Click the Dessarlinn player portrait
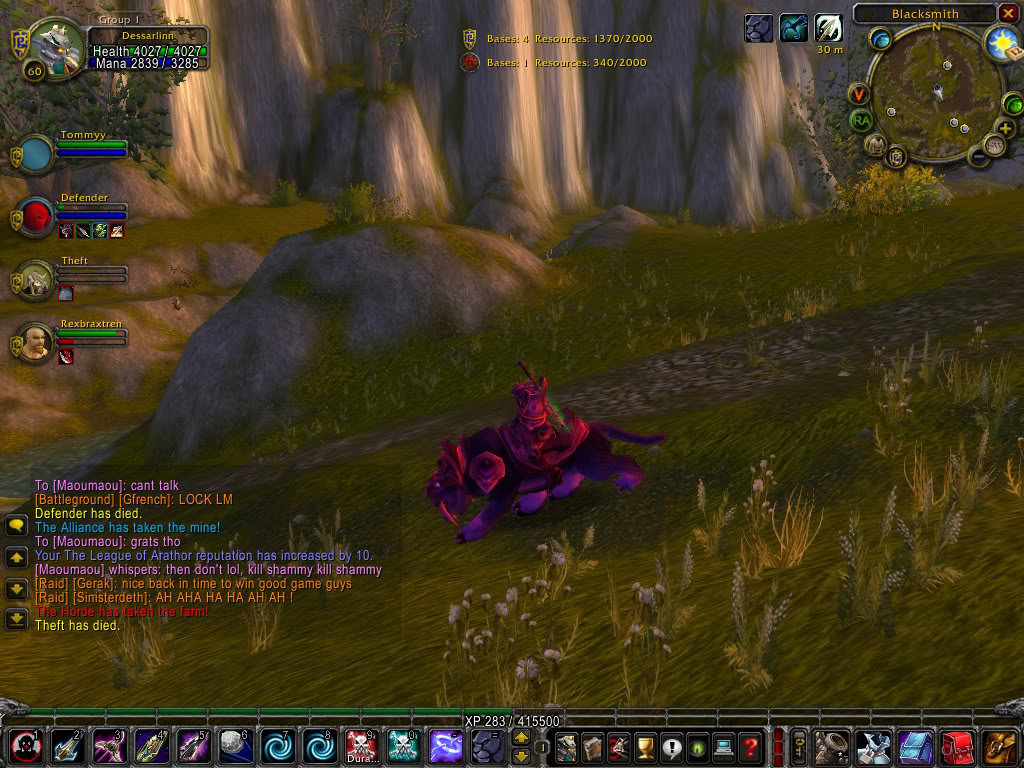This screenshot has height=768, width=1024. pos(47,45)
